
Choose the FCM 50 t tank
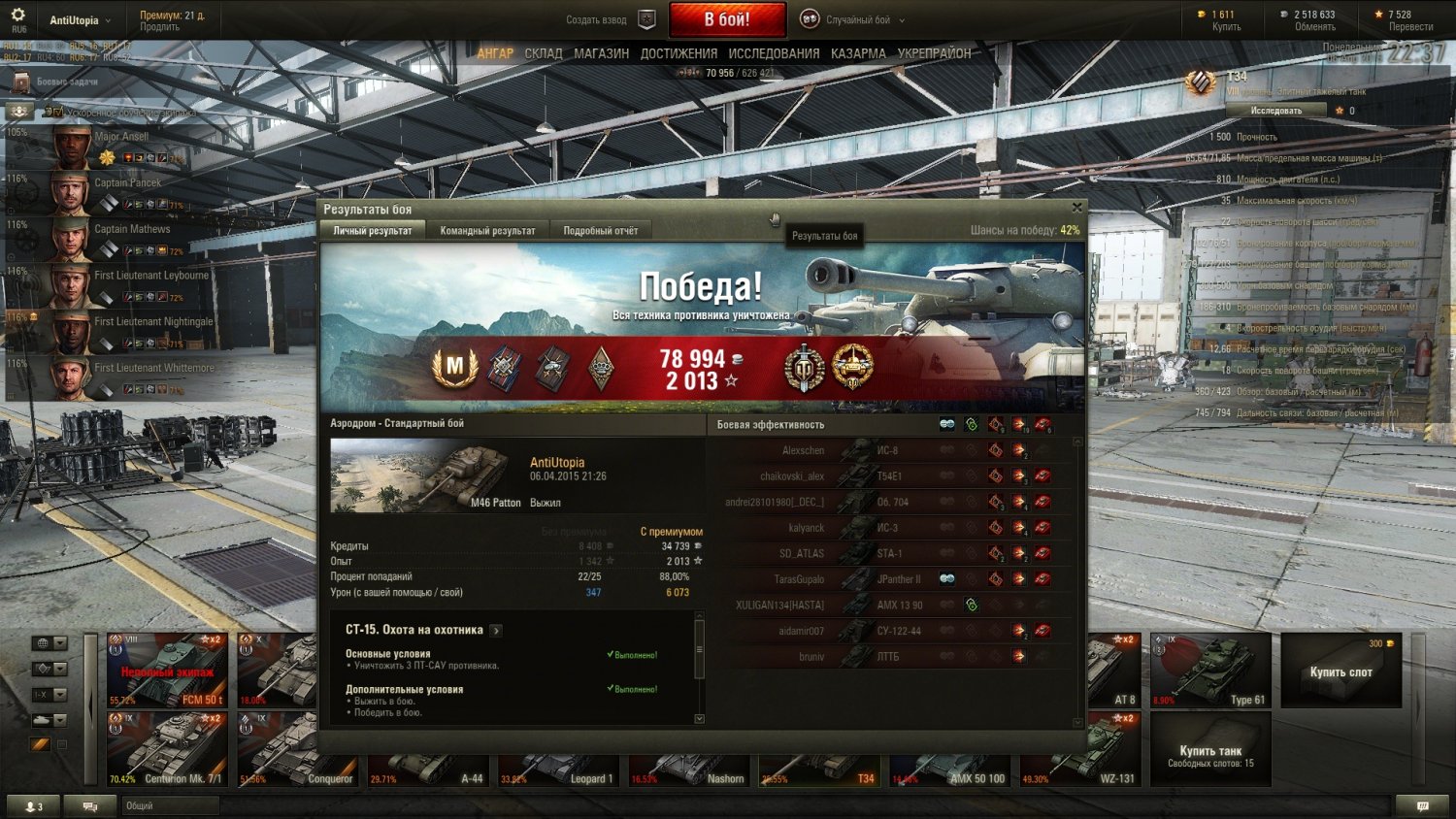coord(167,671)
